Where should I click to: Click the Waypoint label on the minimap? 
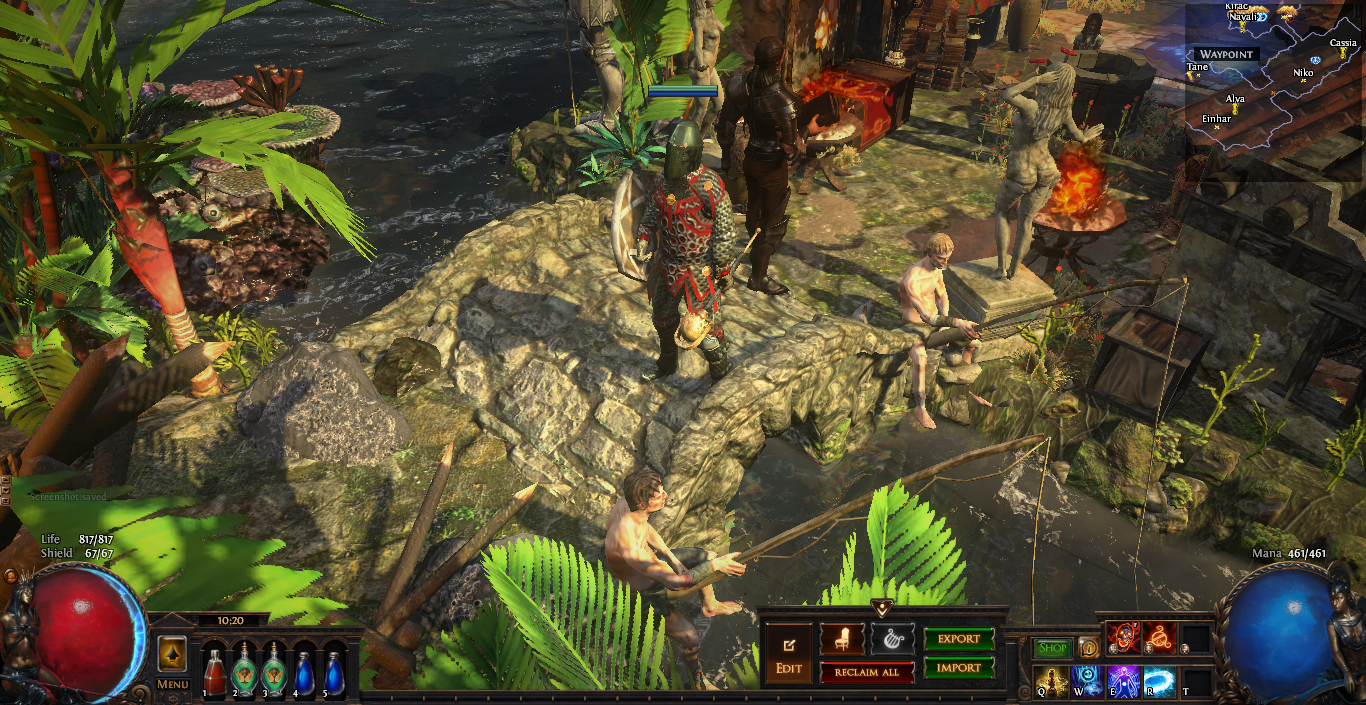(x=1226, y=54)
